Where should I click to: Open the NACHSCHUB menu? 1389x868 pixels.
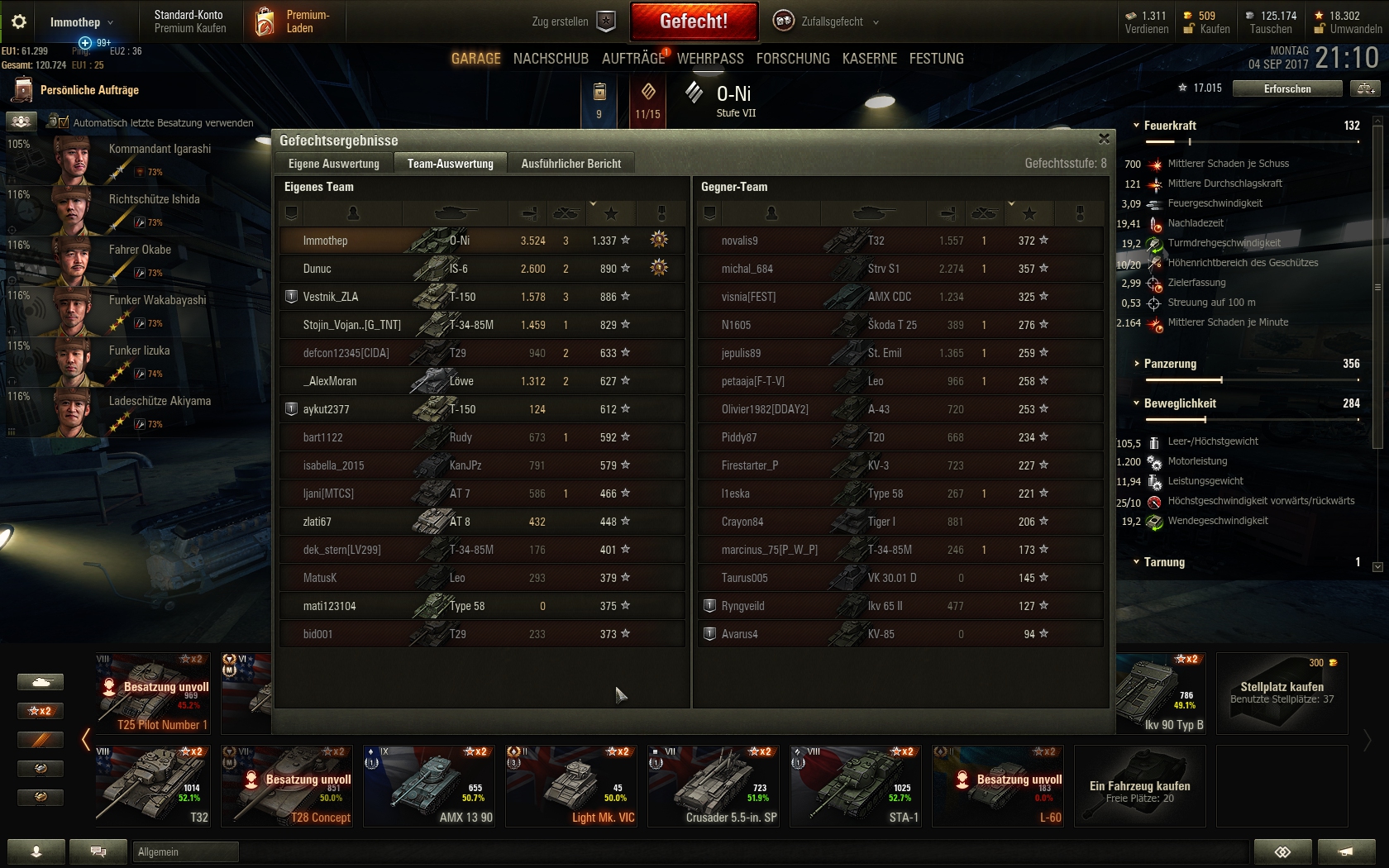coord(551,59)
